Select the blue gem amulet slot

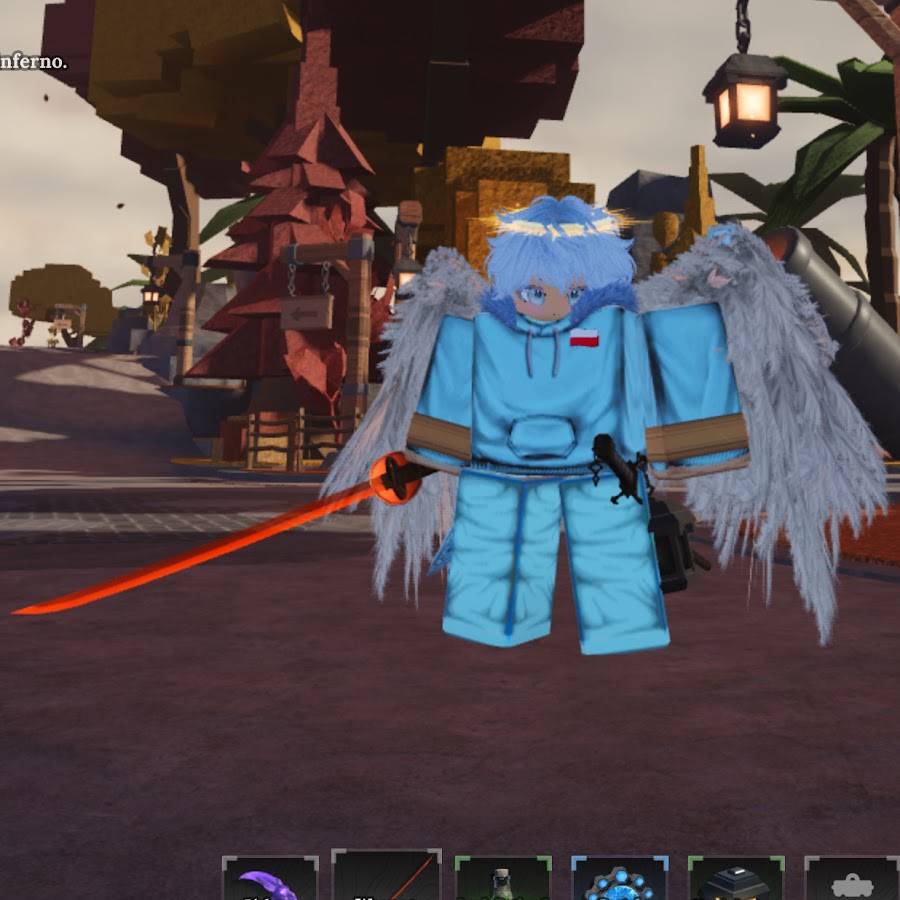click(x=619, y=879)
